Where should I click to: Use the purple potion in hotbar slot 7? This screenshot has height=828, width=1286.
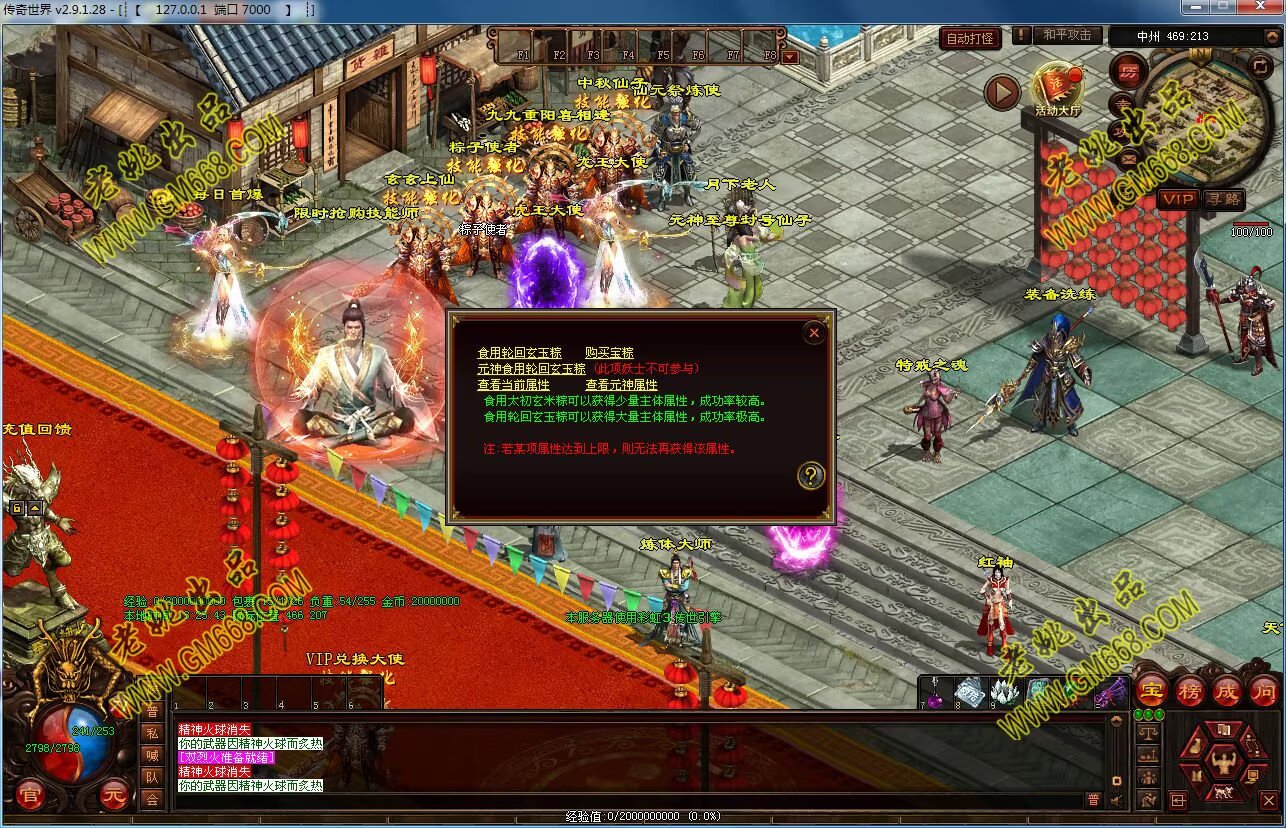(933, 692)
